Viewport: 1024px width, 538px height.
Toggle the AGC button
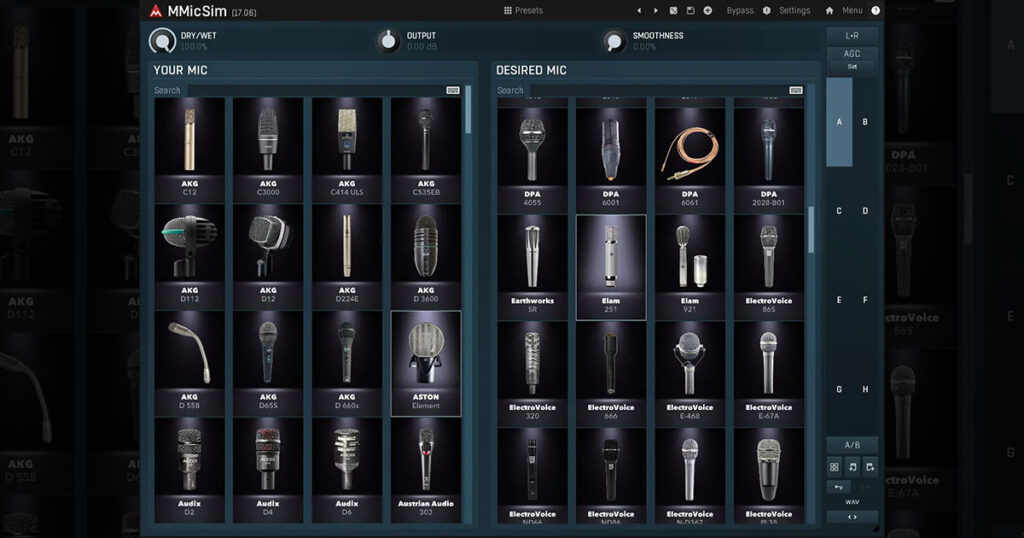(851, 54)
